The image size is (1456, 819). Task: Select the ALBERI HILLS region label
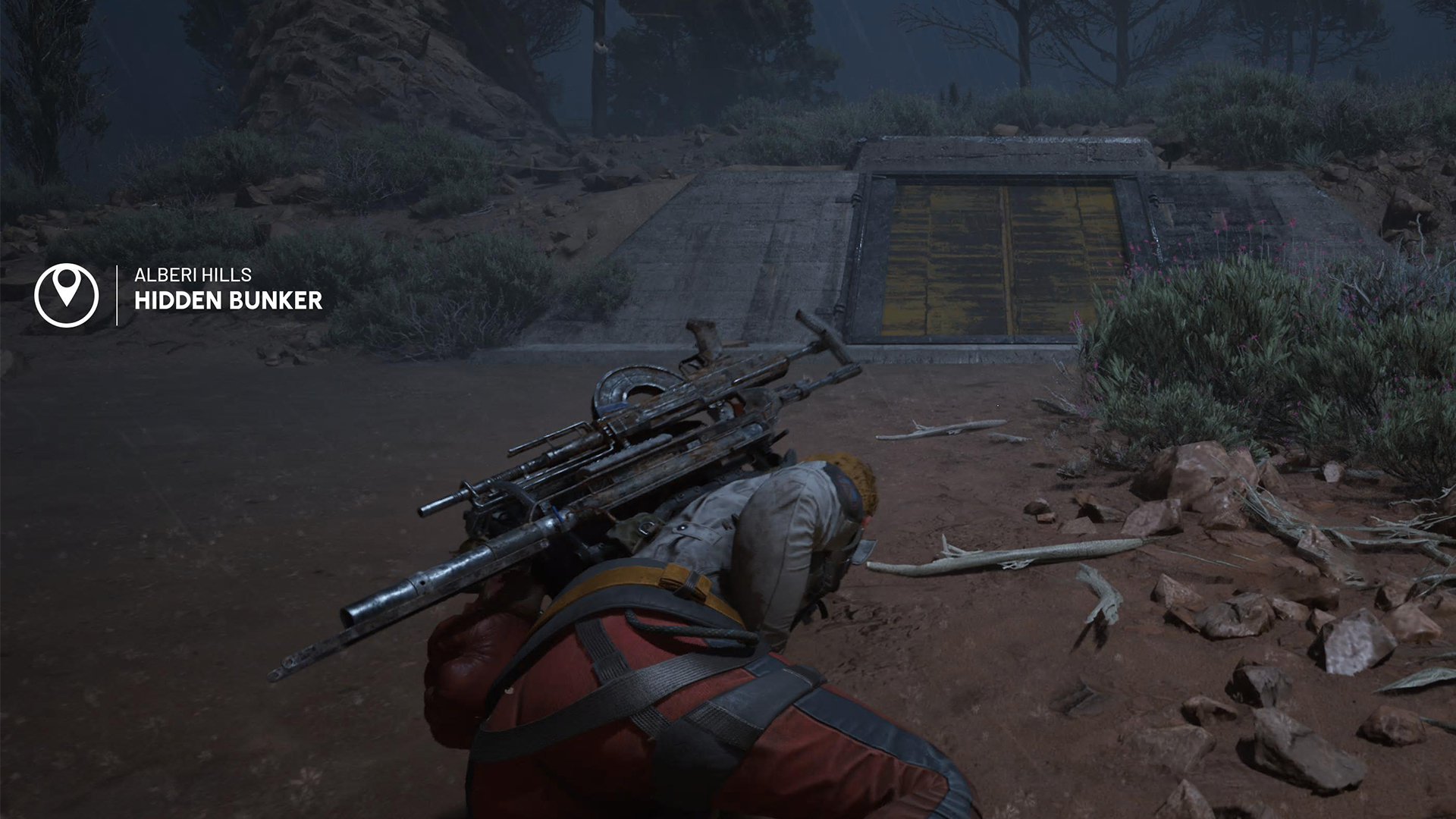coord(192,275)
